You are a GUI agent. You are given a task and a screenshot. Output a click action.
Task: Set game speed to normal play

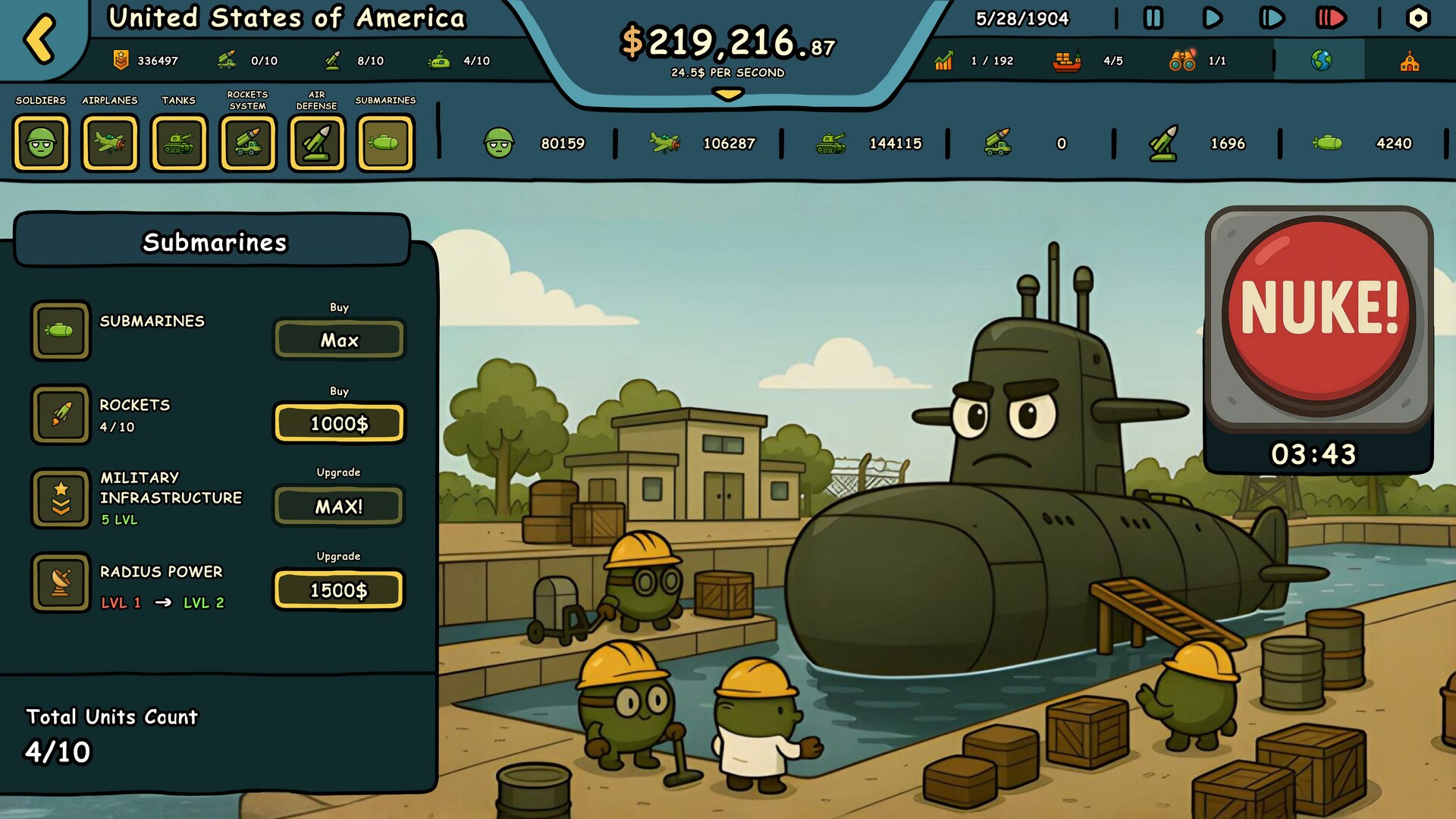tap(1212, 18)
